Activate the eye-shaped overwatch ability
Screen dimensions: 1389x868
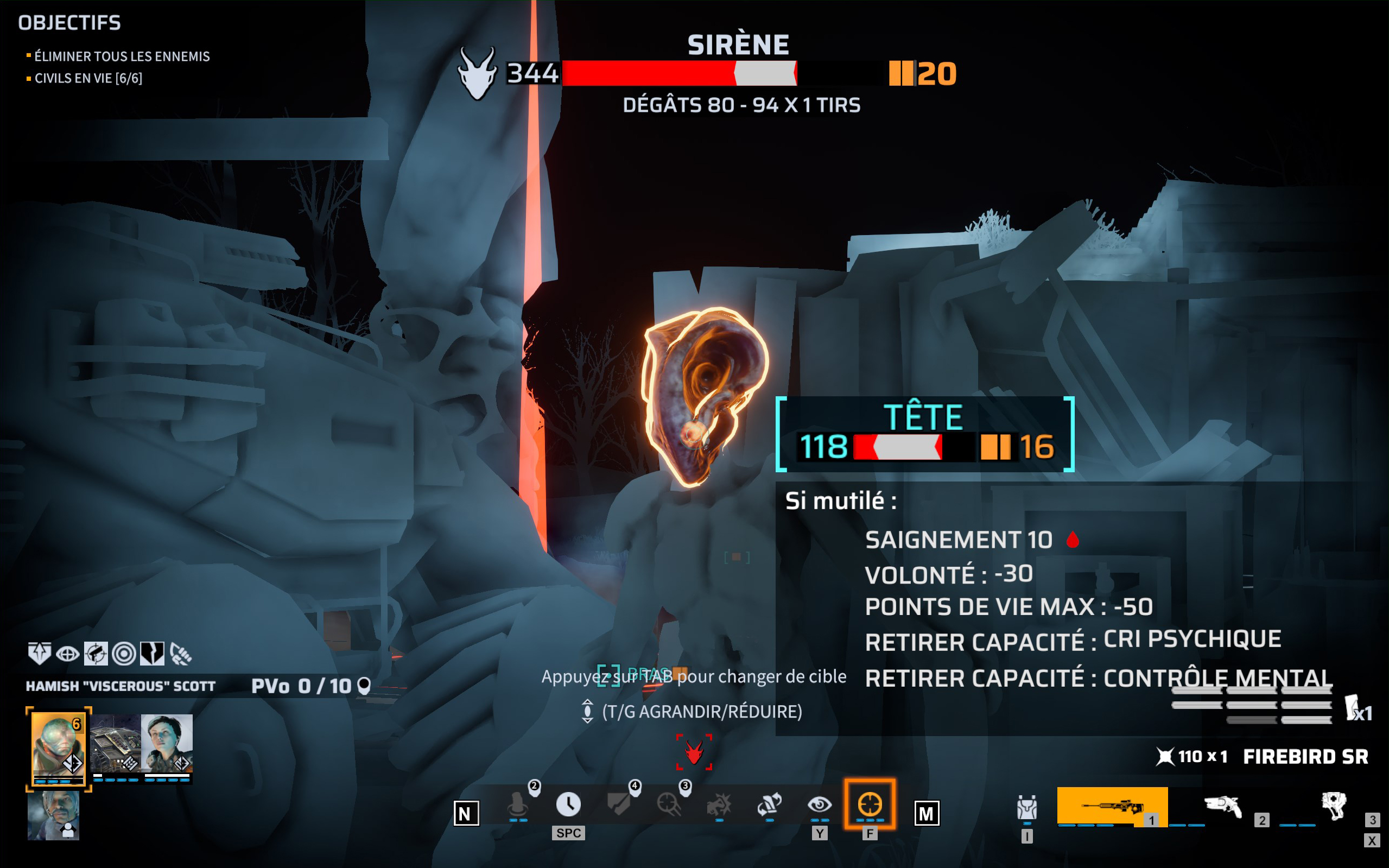(x=819, y=805)
